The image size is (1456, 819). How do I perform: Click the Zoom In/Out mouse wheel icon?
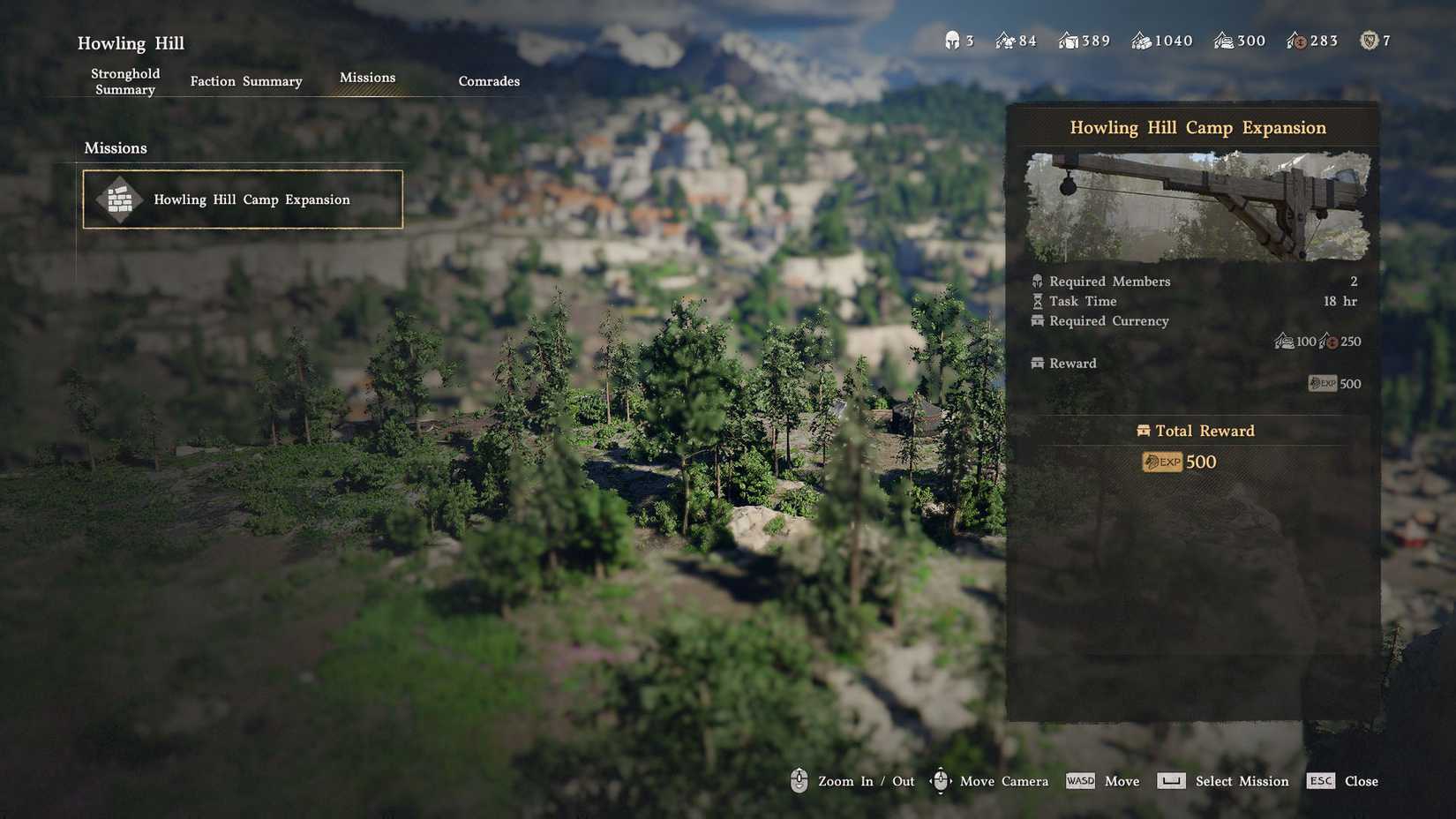point(799,780)
